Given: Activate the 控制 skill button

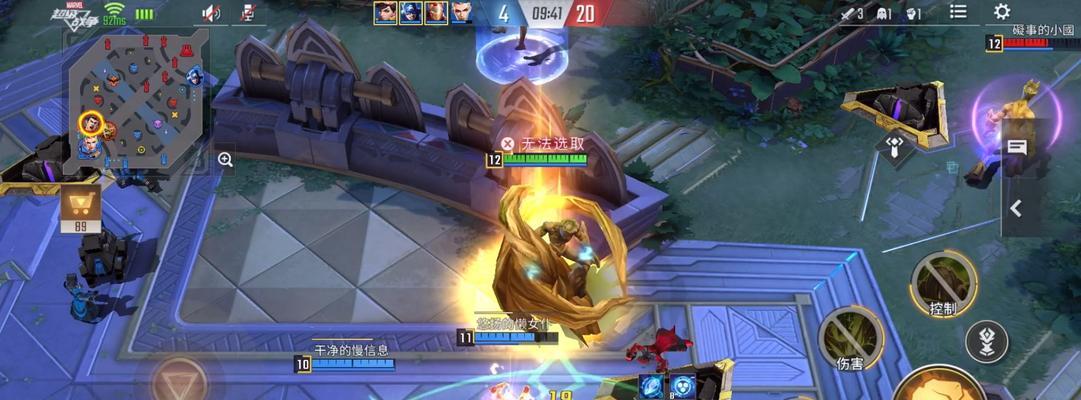Looking at the screenshot, I should (943, 280).
